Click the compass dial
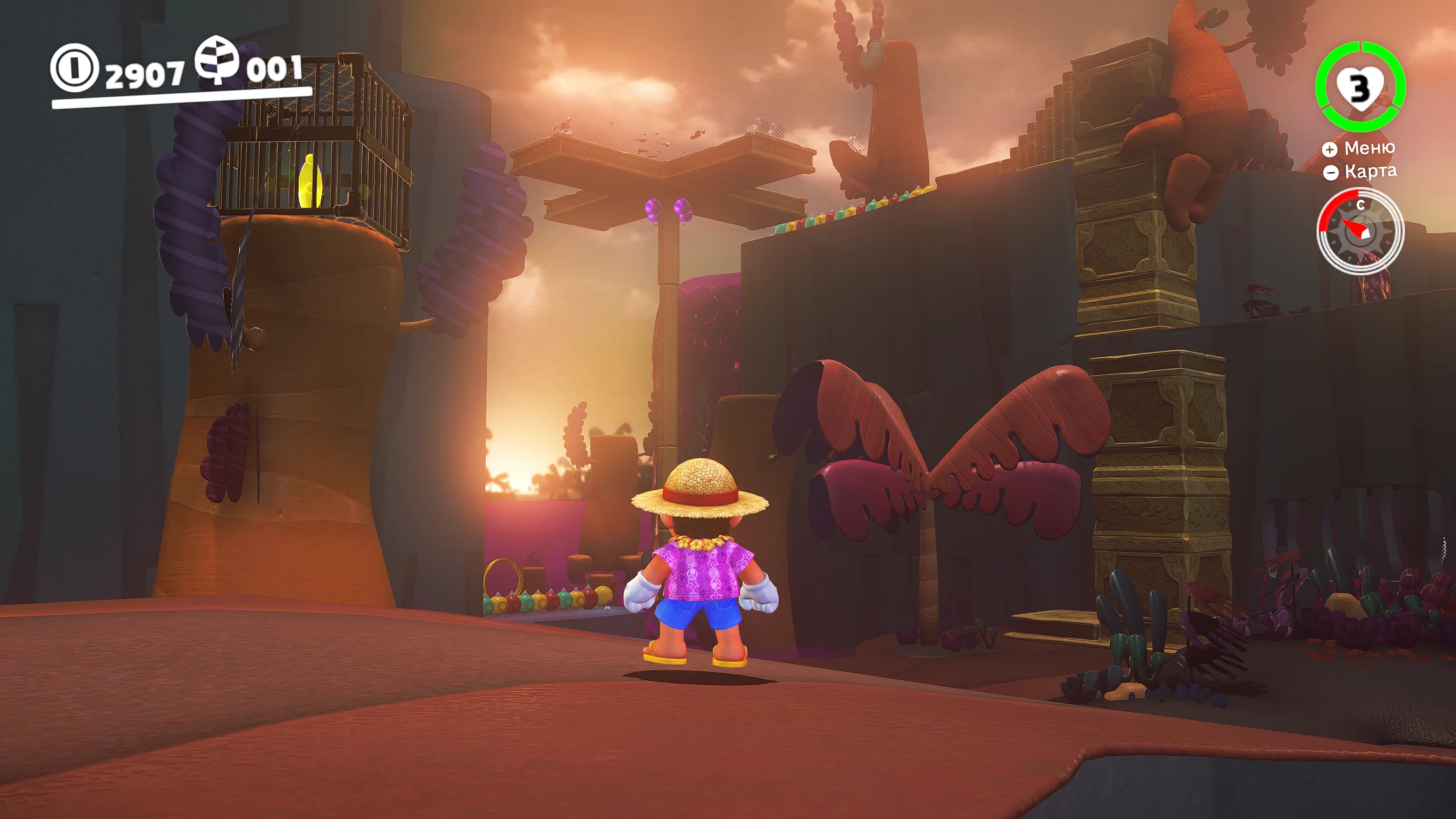1456x819 pixels. 1360,231
